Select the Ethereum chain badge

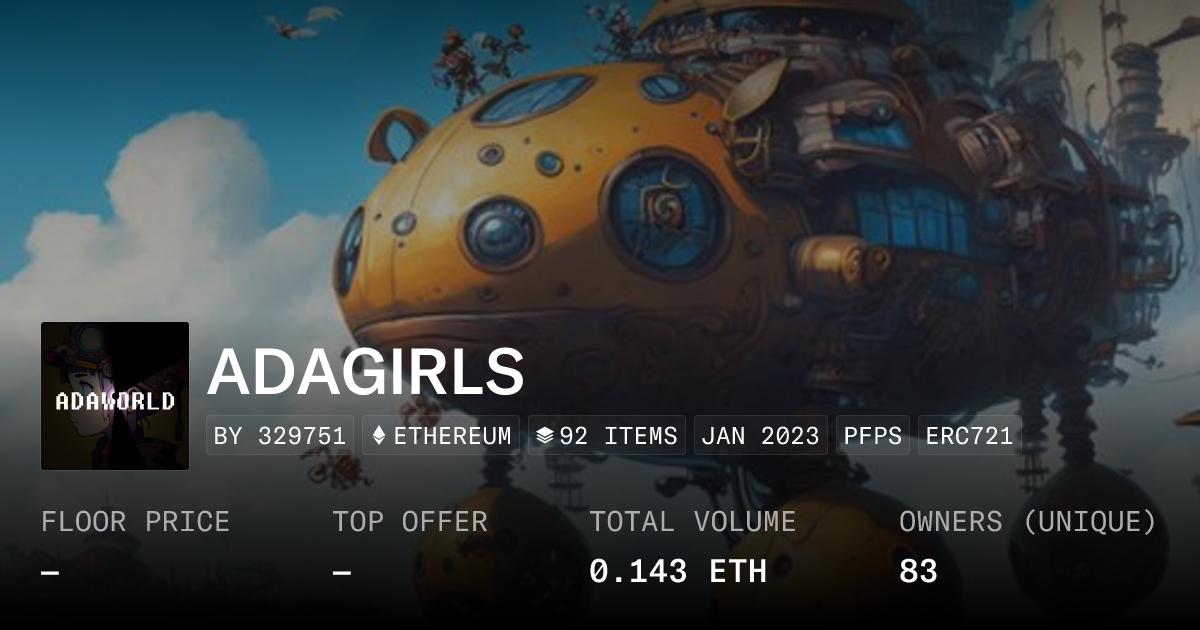pos(441,436)
